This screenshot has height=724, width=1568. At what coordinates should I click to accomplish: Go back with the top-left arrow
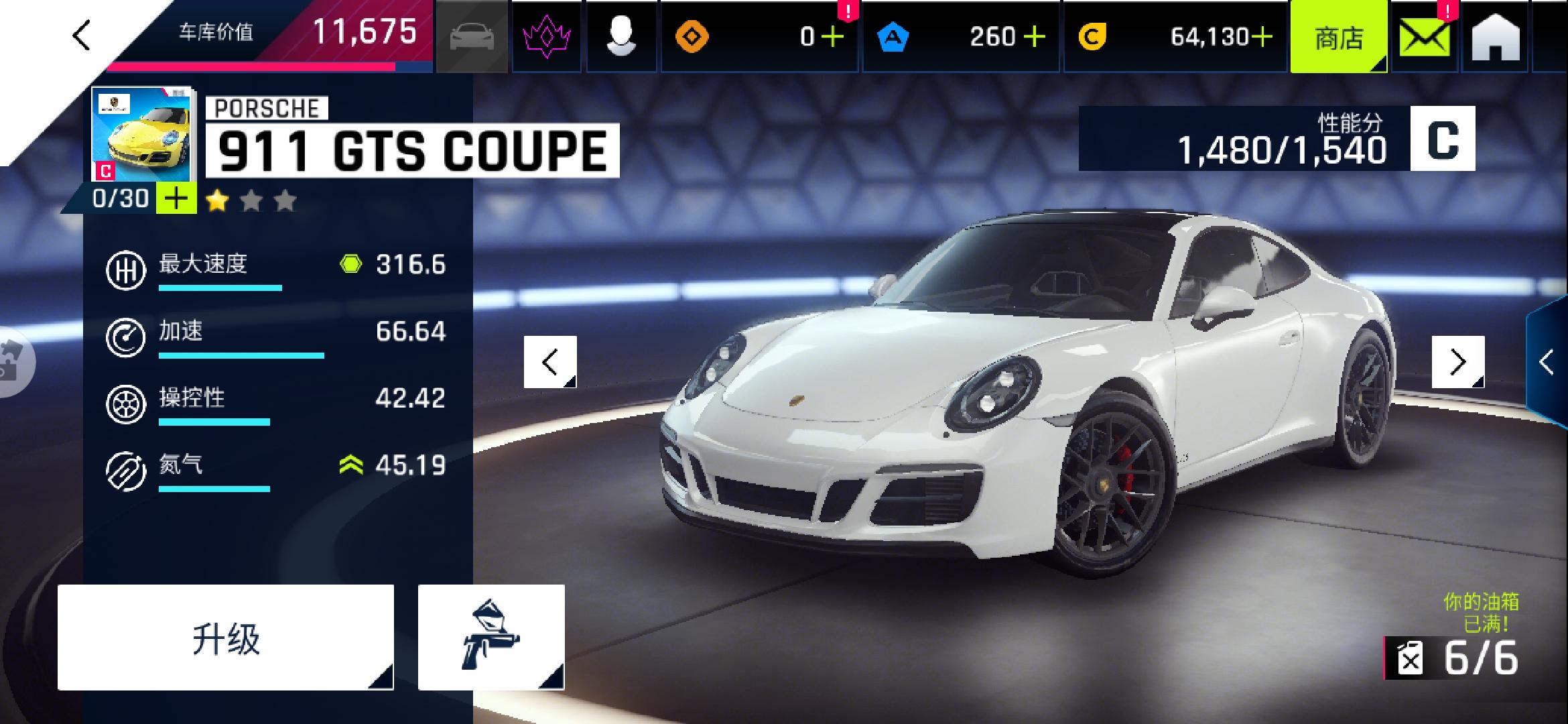click(x=82, y=36)
